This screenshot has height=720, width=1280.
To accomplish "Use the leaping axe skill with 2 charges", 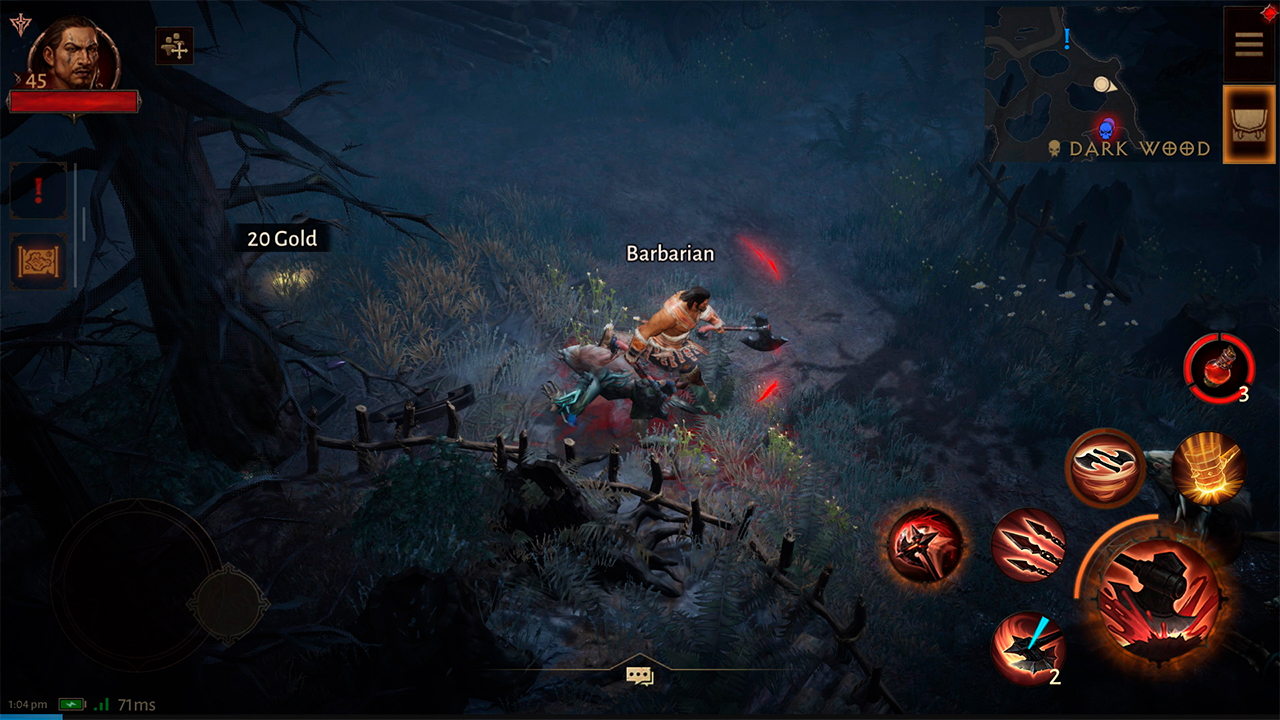I will tap(1028, 648).
